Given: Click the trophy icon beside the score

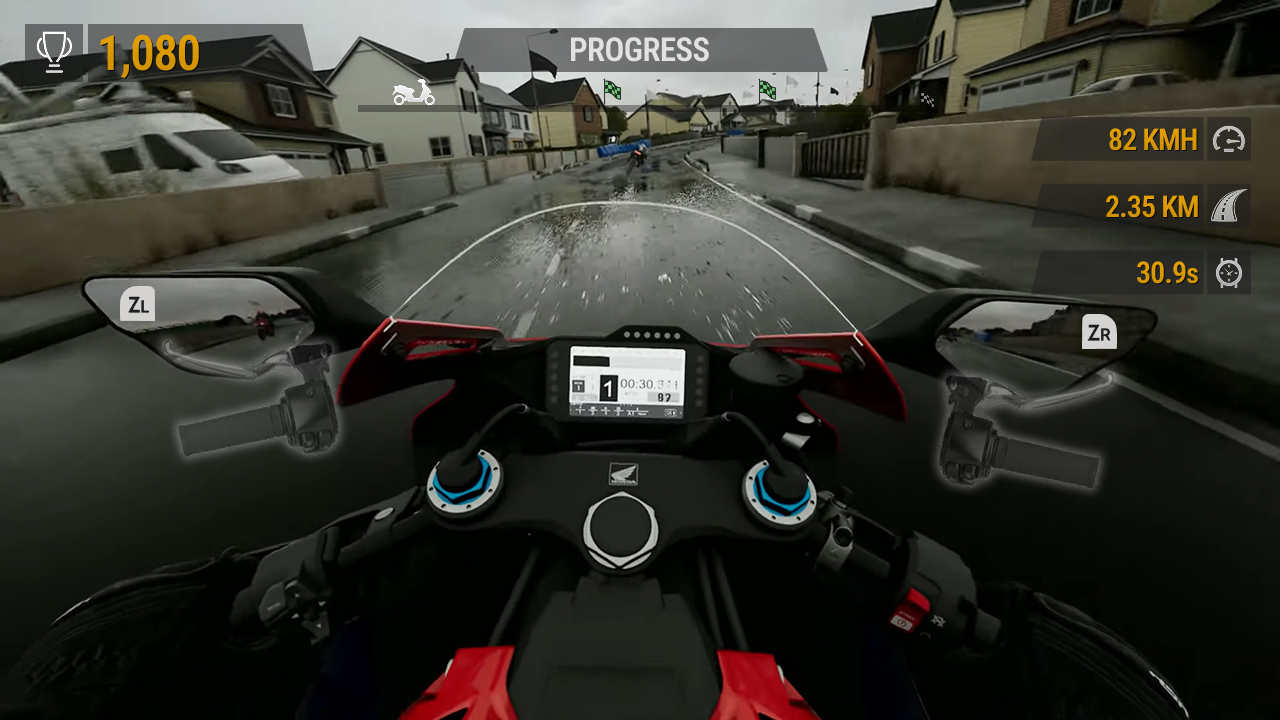Looking at the screenshot, I should point(54,49).
